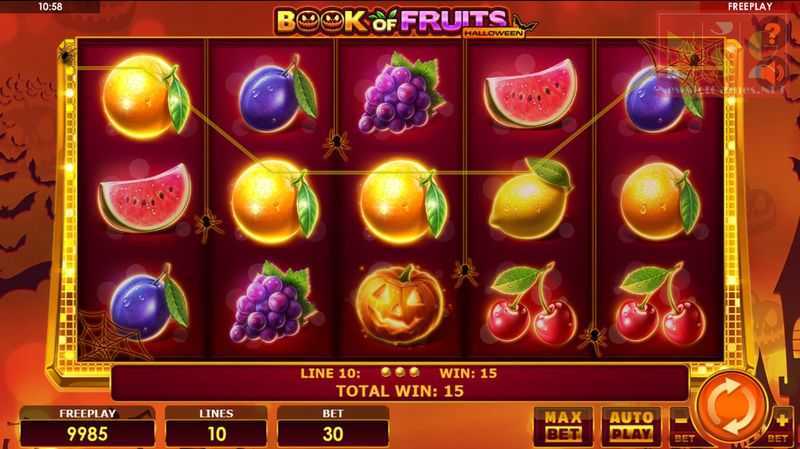Toggle sound with the speaker icon
Viewport: 800px width, 449px height.
point(771,72)
